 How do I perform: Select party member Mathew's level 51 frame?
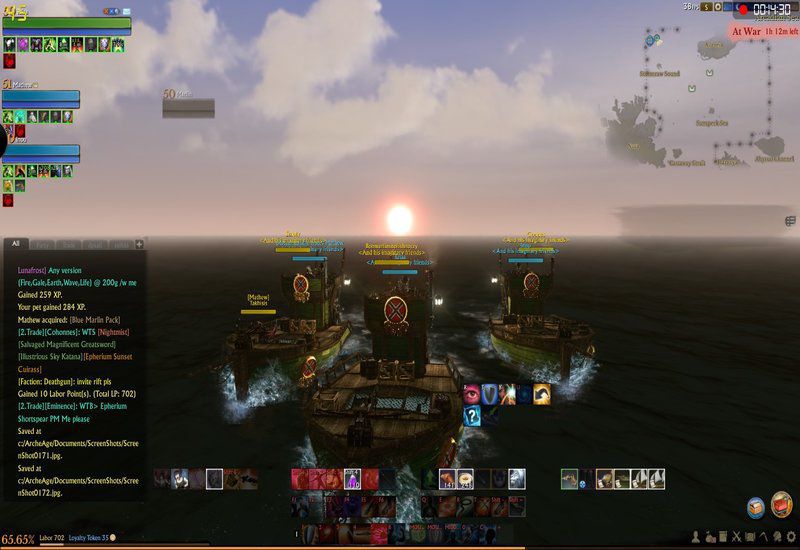(41, 98)
